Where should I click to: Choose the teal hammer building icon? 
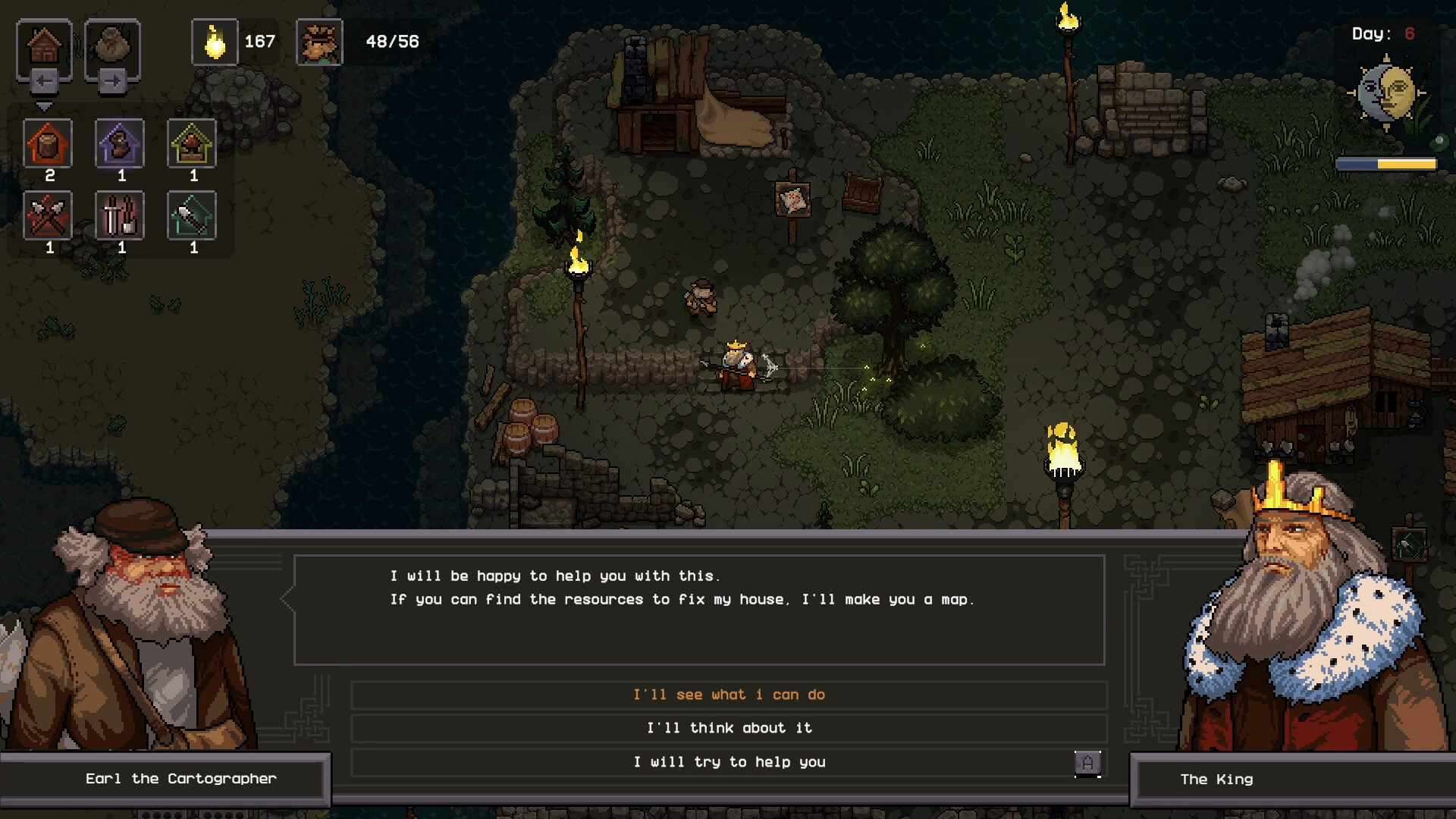pyautogui.click(x=192, y=216)
